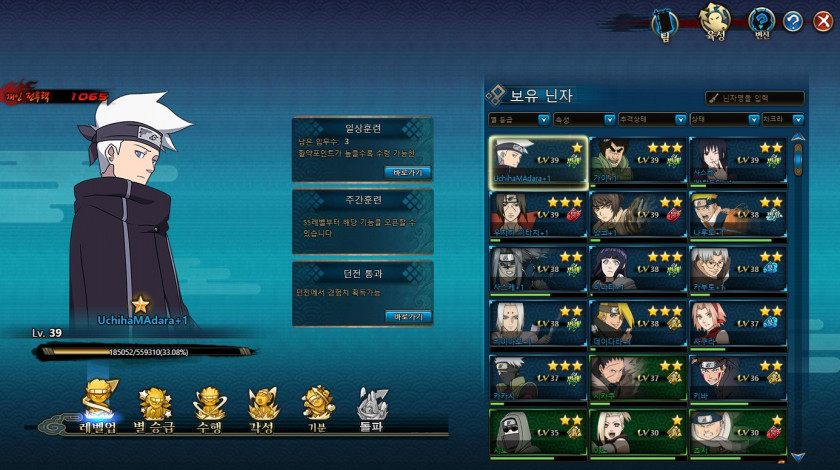Go to 던전 통과 dungeon via 바로가기
The height and width of the screenshot is (470, 840).
click(x=408, y=316)
